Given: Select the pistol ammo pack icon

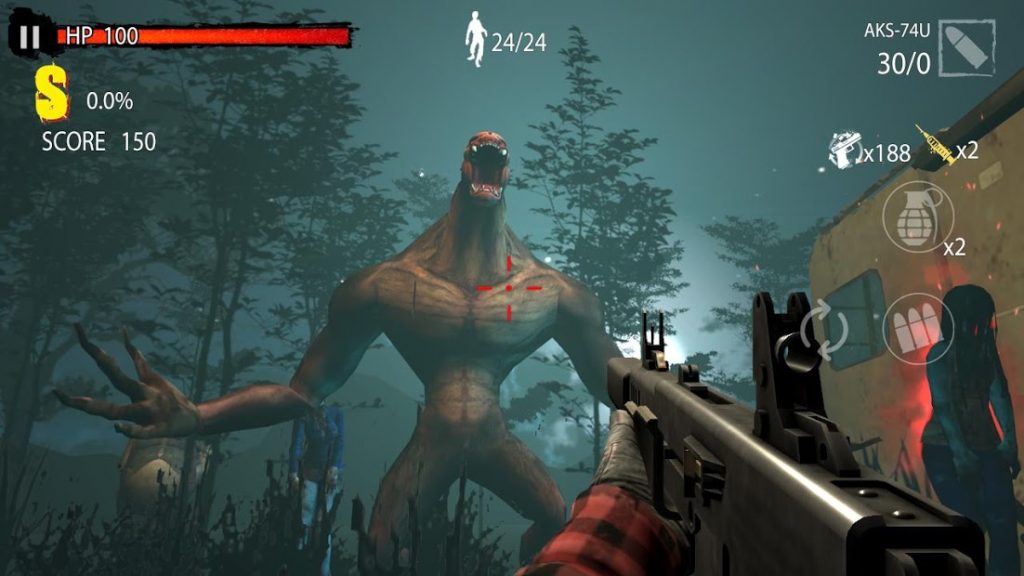Looking at the screenshot, I should (845, 150).
